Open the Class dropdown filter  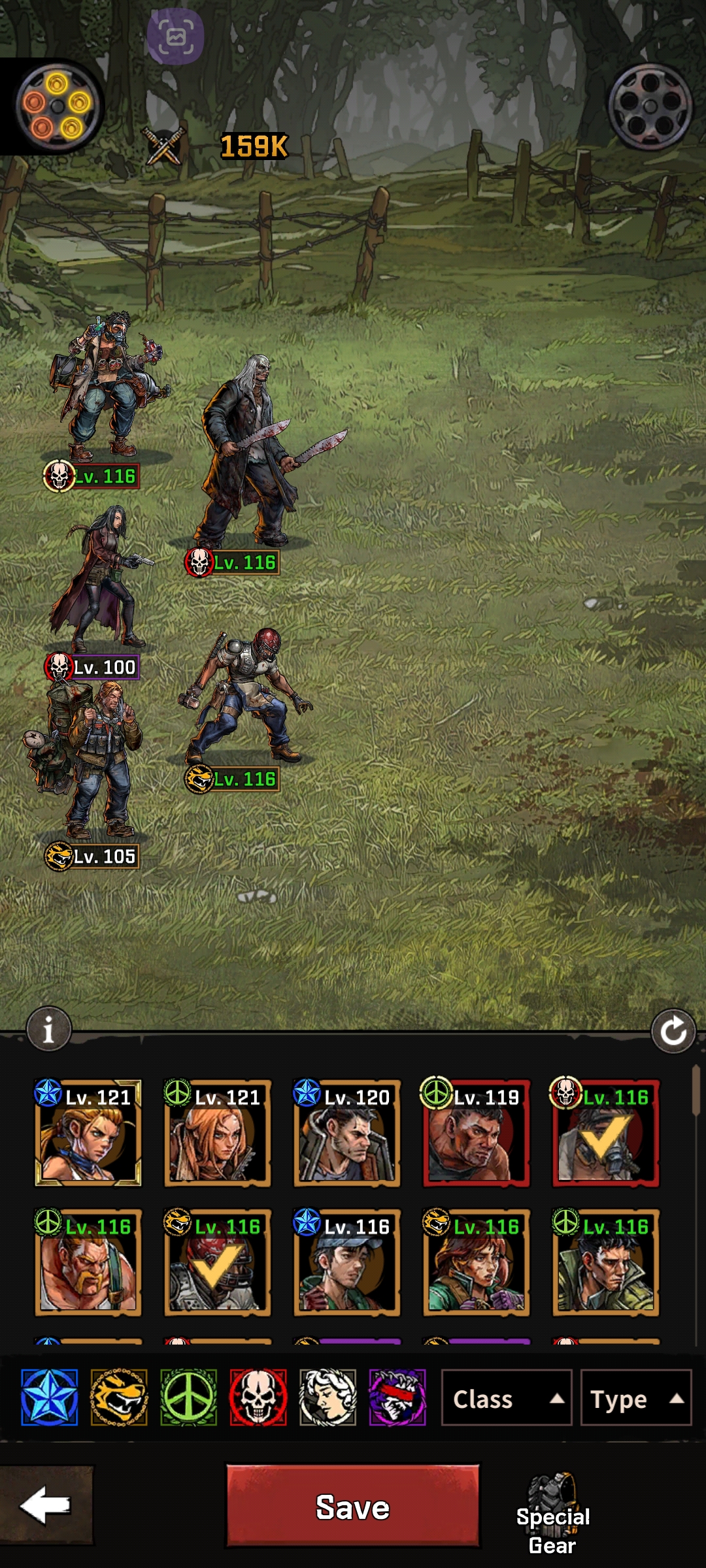pyautogui.click(x=506, y=1399)
